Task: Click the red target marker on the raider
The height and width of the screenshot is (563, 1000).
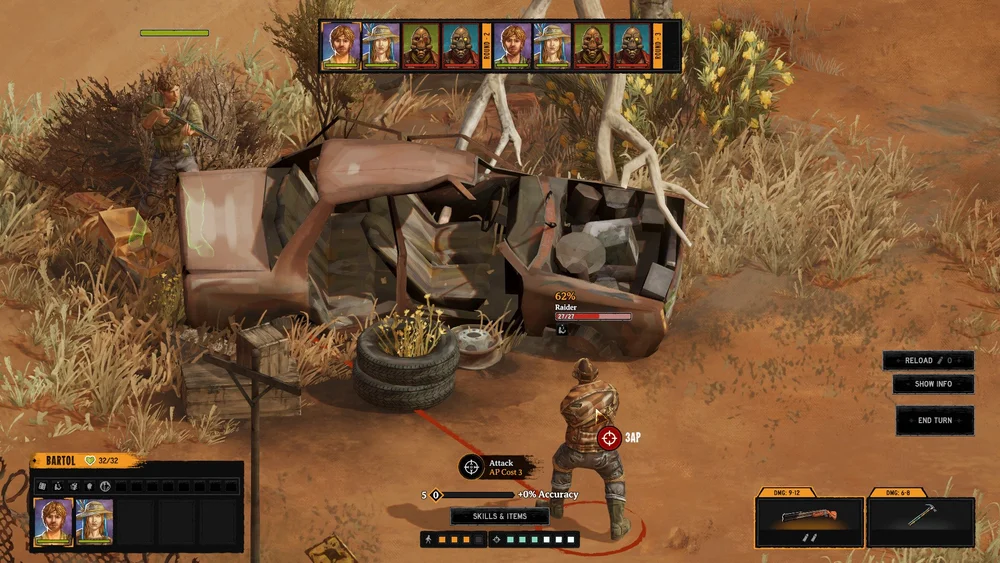Action: (x=608, y=437)
